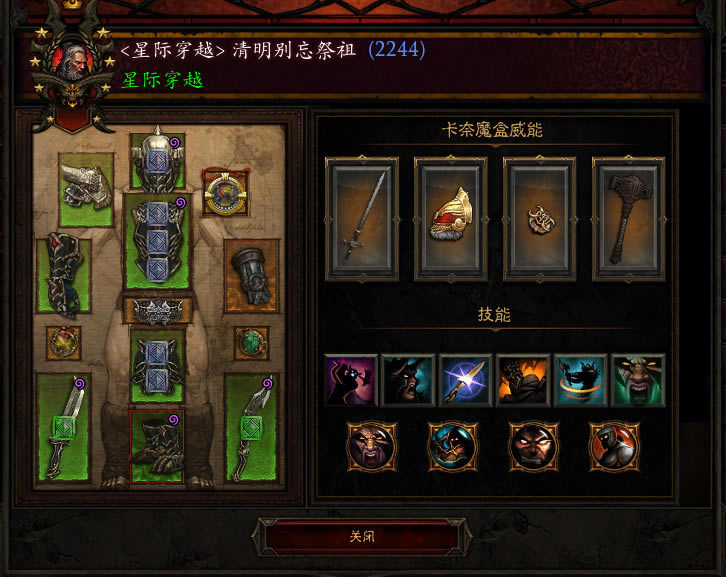
Task: View the glowing spear skill icon
Action: 465,381
